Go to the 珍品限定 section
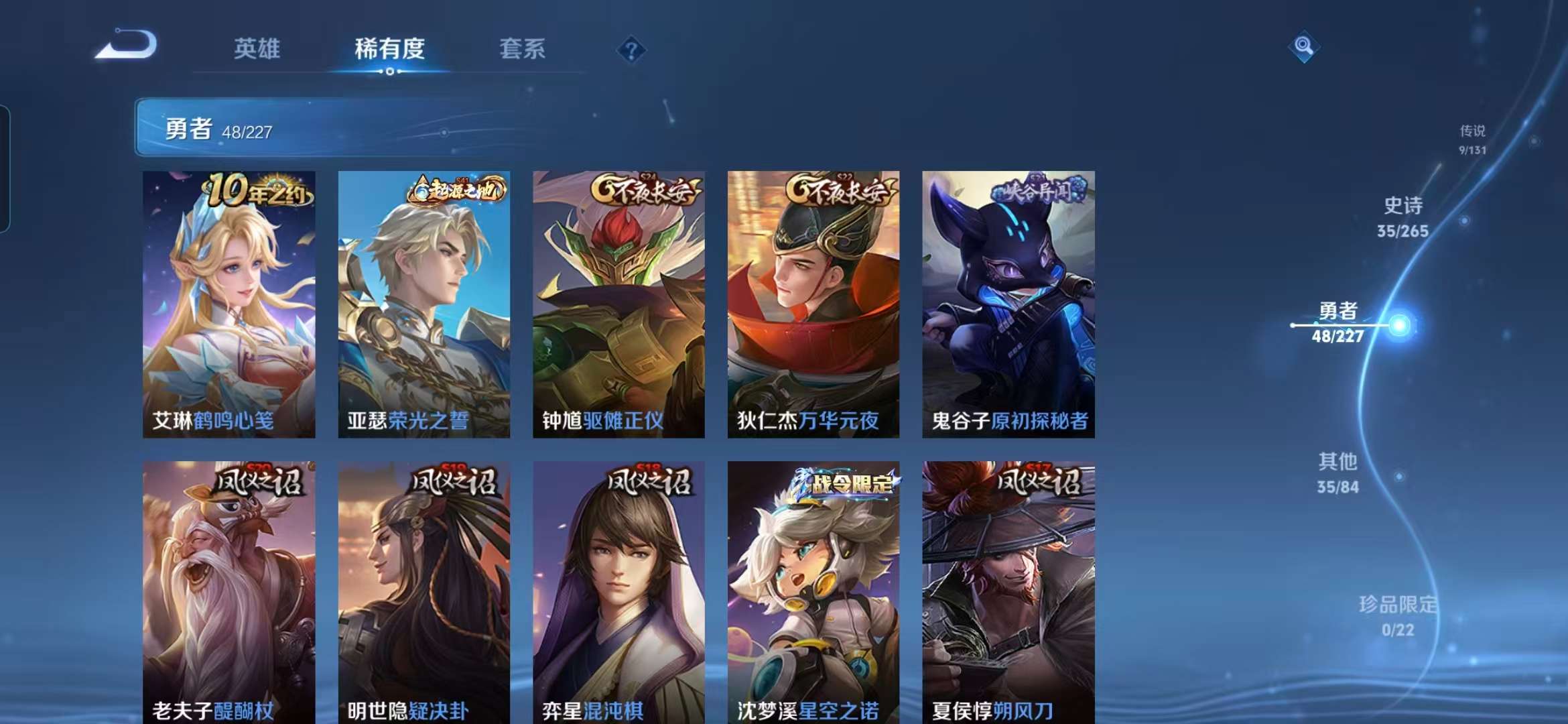1568x724 pixels. coord(1398,615)
